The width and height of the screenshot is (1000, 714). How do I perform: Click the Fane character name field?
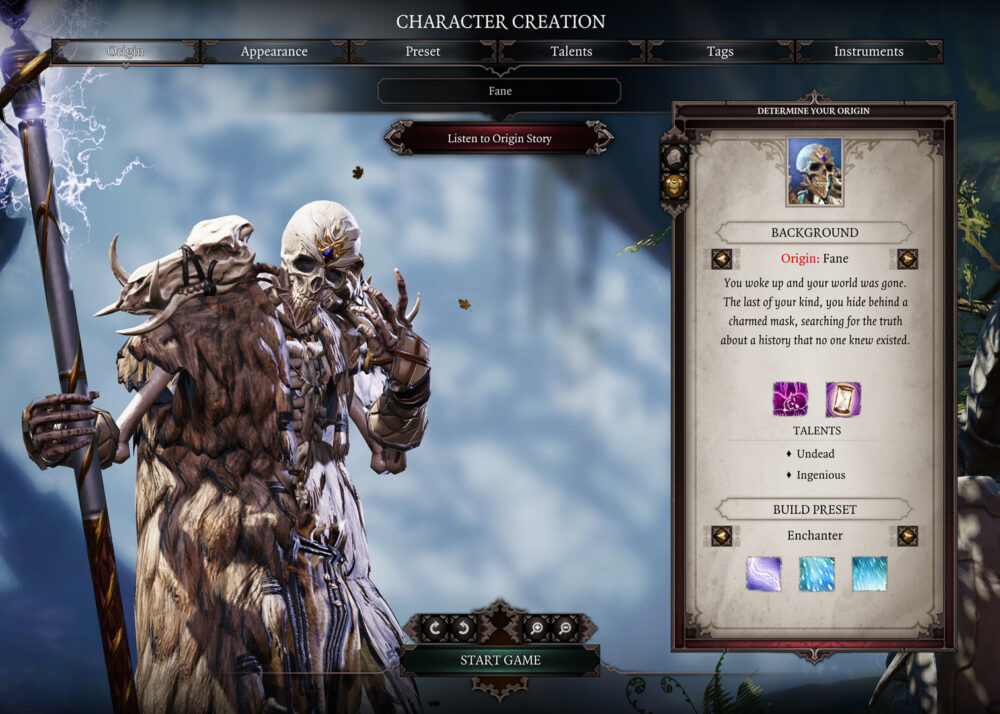coord(499,91)
